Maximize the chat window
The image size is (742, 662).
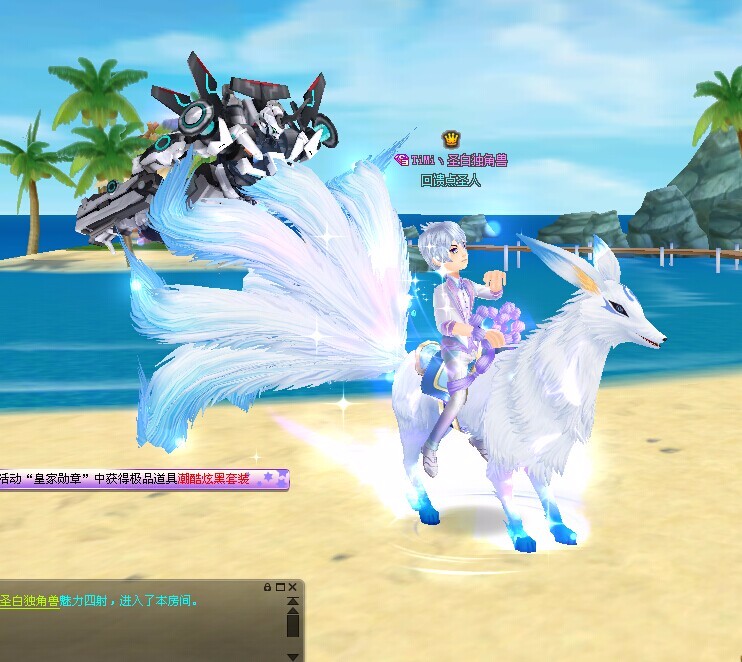coord(280,586)
